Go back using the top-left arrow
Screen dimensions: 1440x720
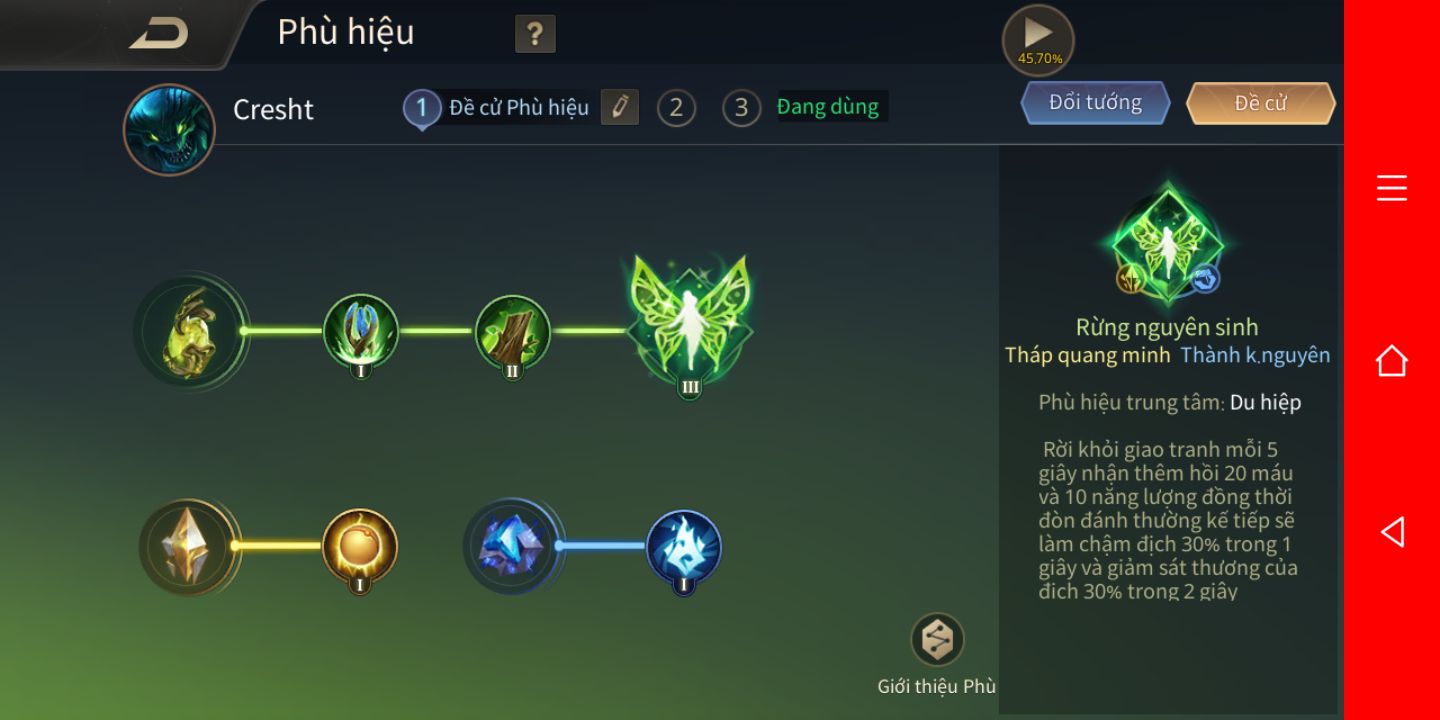[x=158, y=33]
